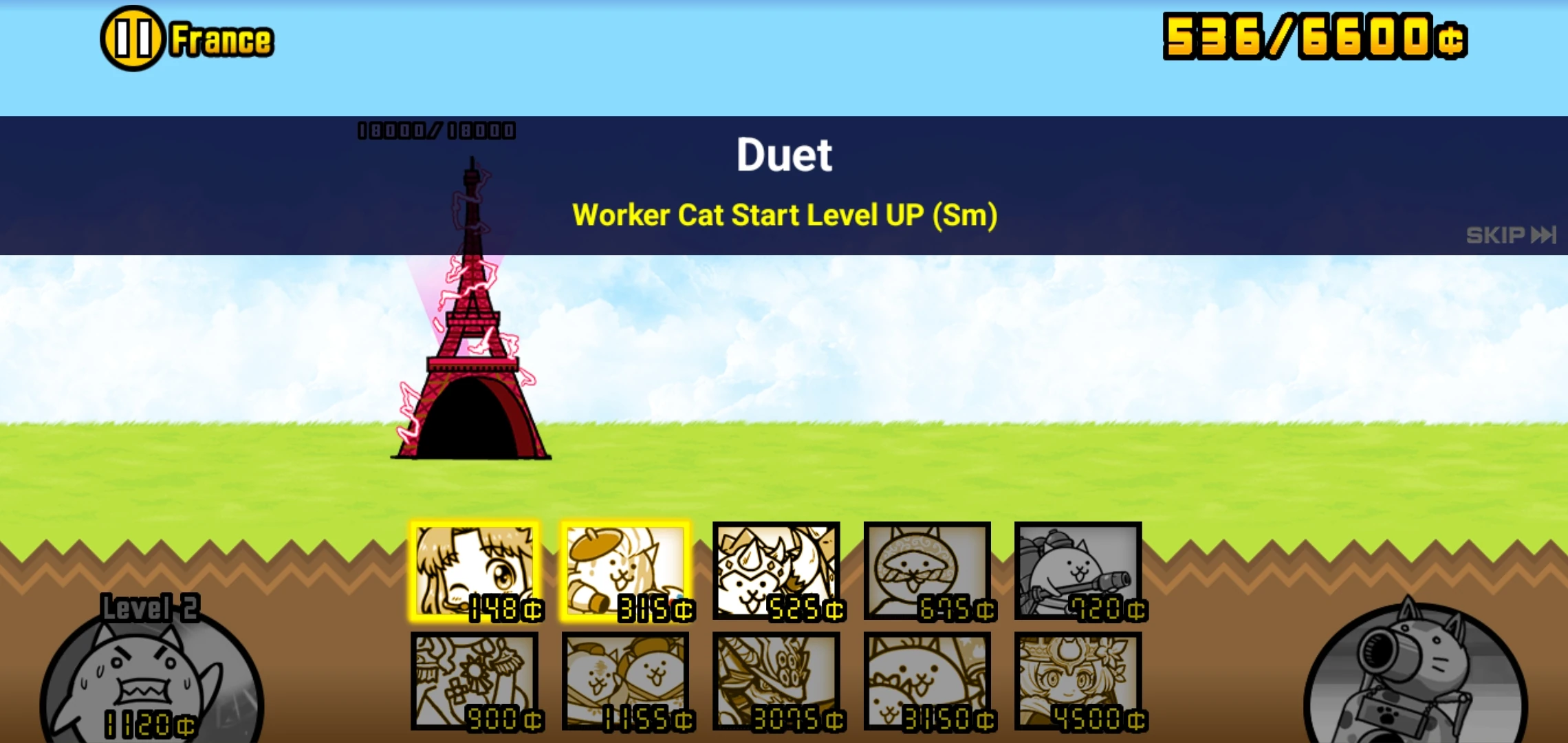Deploy the 3150¢ grinning cat unit
This screenshot has height=743, width=1568.
(x=927, y=681)
